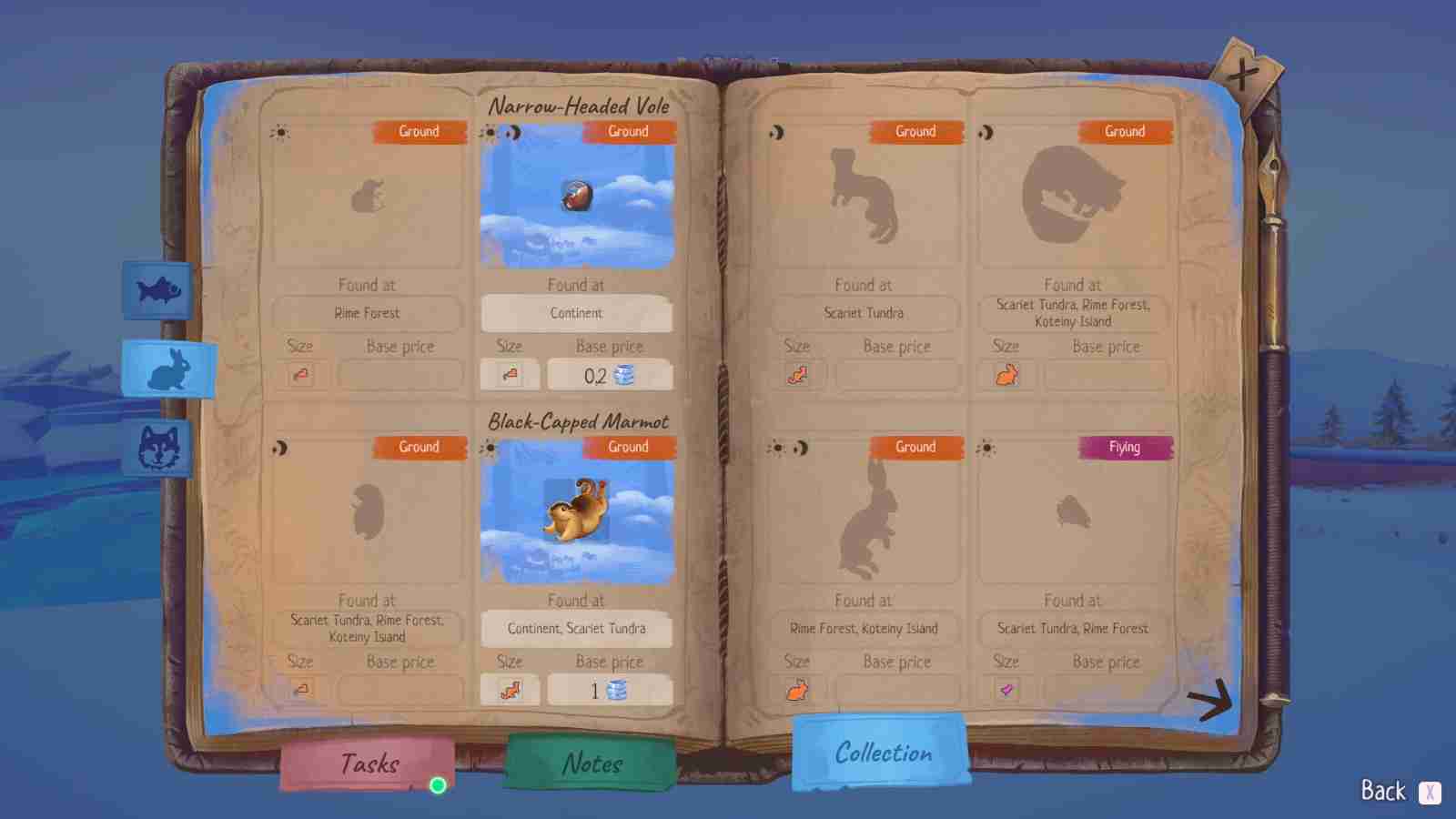Viewport: 1456px width, 819px height.
Task: Toggle the Ground label on the Narrow-Headed Vole
Action: [x=628, y=132]
